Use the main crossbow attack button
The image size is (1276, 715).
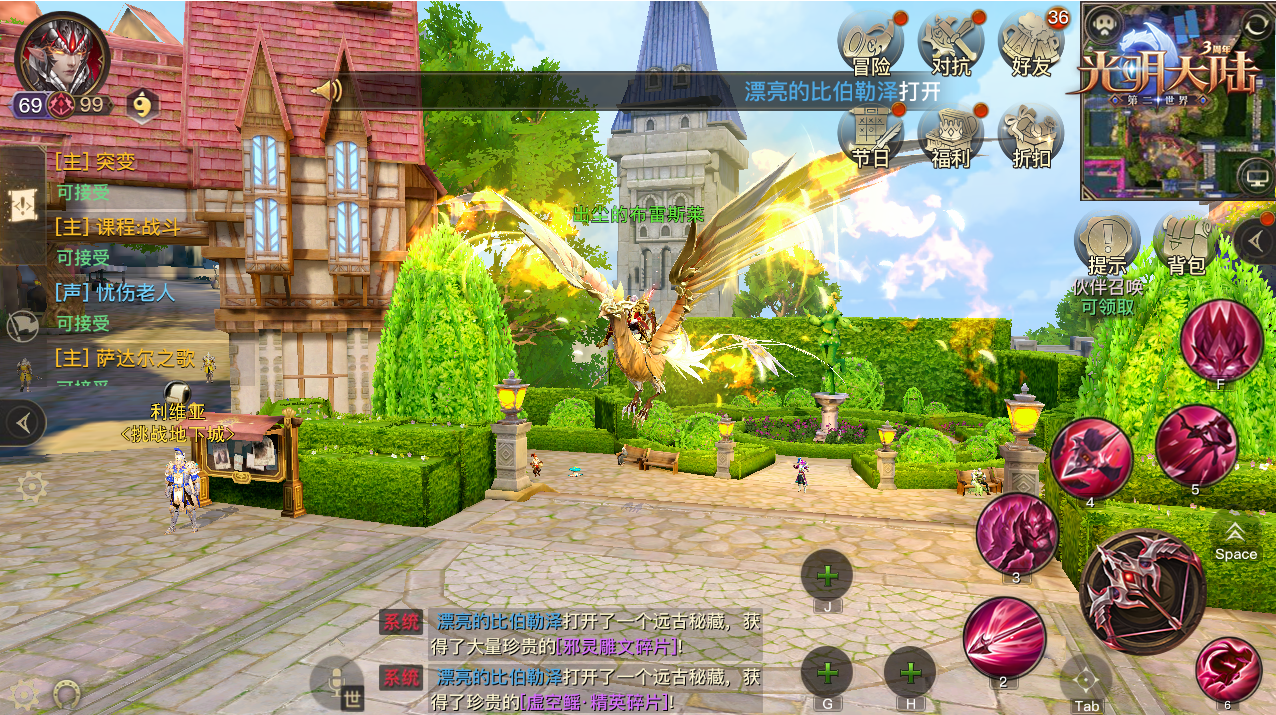[x=1141, y=590]
